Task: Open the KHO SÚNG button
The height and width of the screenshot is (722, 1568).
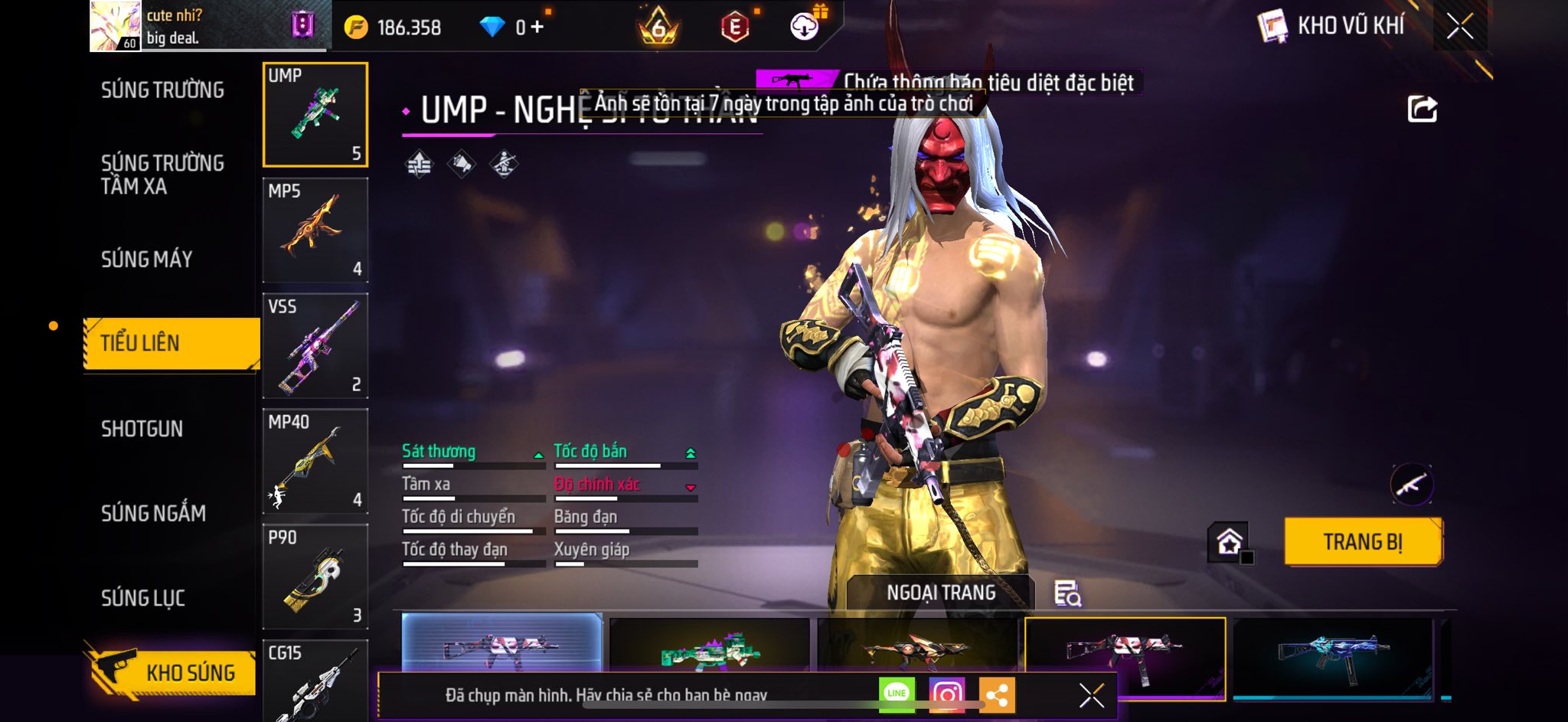Action: click(x=173, y=672)
